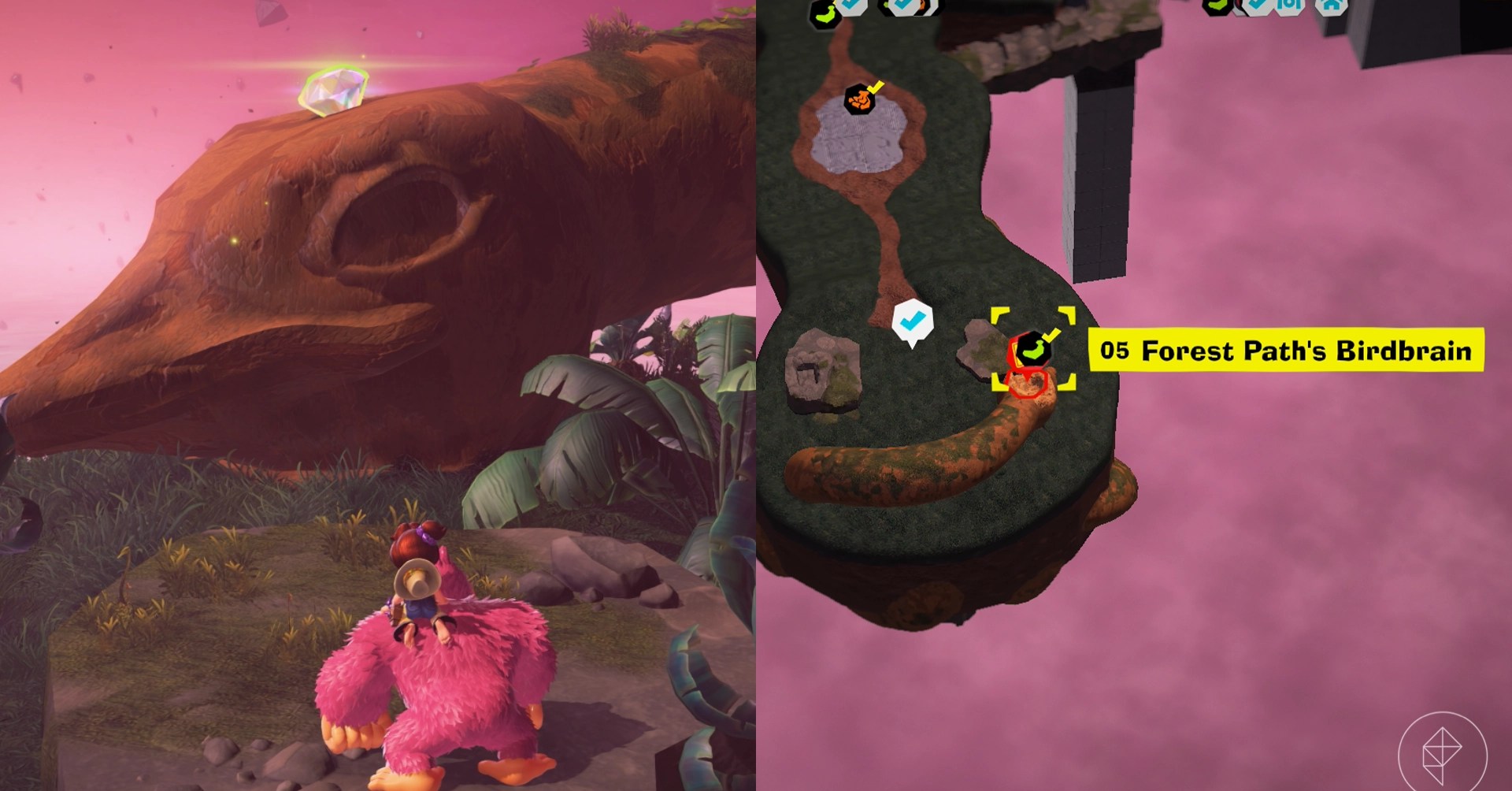1512x791 pixels.
Task: Open the '05 Forest Path's Birdbrain' label
Action: point(1285,351)
